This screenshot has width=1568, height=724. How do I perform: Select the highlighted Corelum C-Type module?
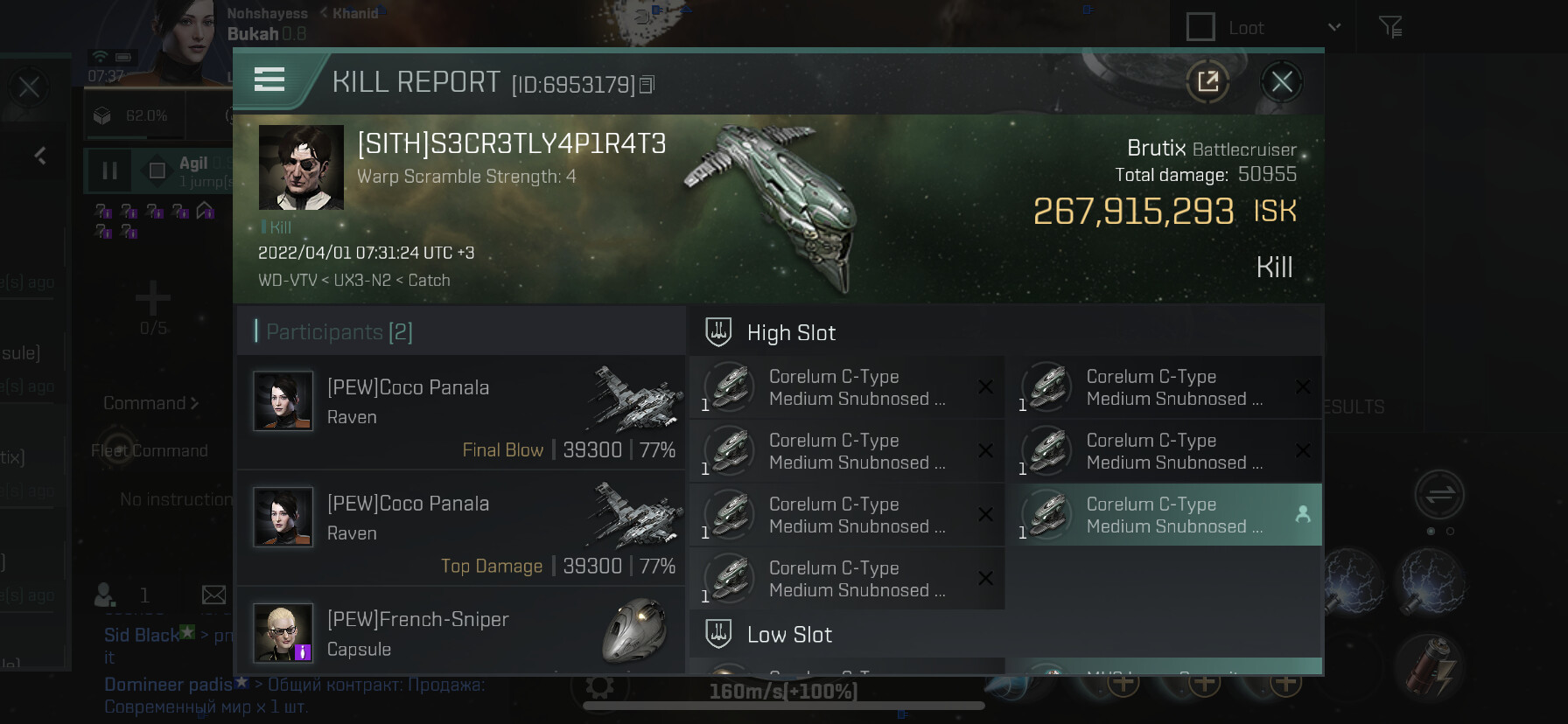[x=1164, y=515]
